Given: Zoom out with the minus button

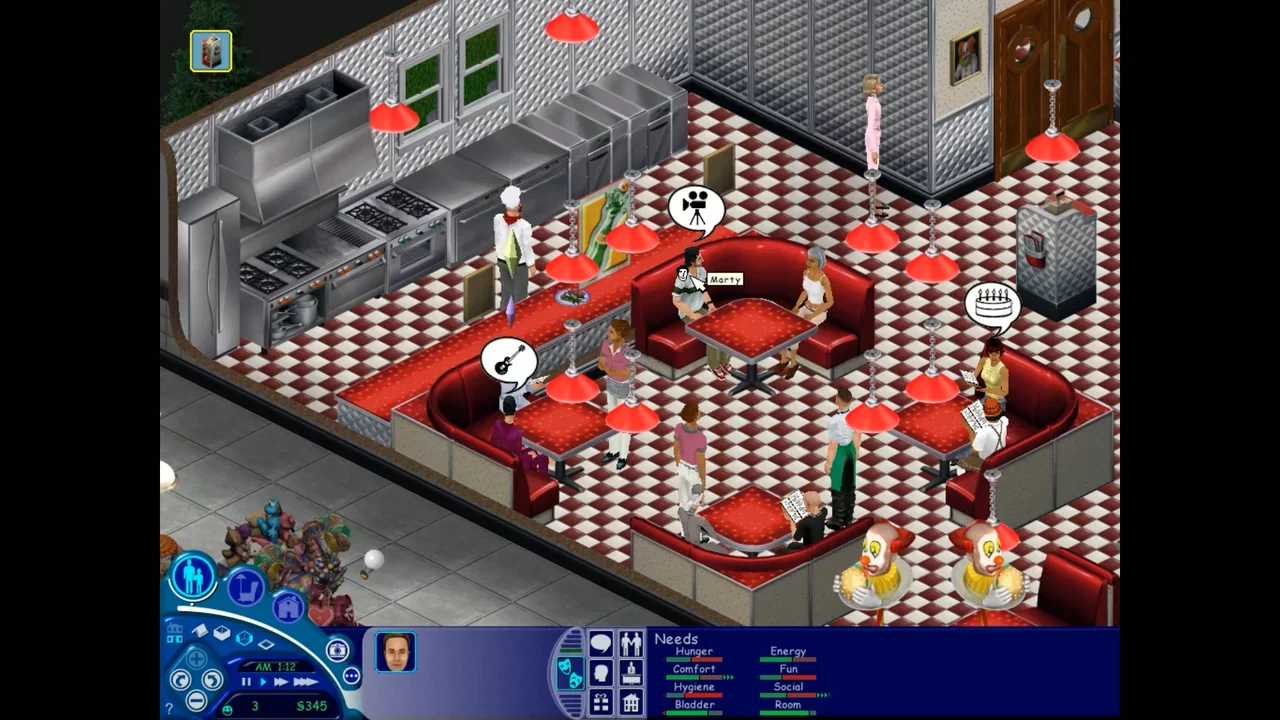Looking at the screenshot, I should (x=196, y=700).
